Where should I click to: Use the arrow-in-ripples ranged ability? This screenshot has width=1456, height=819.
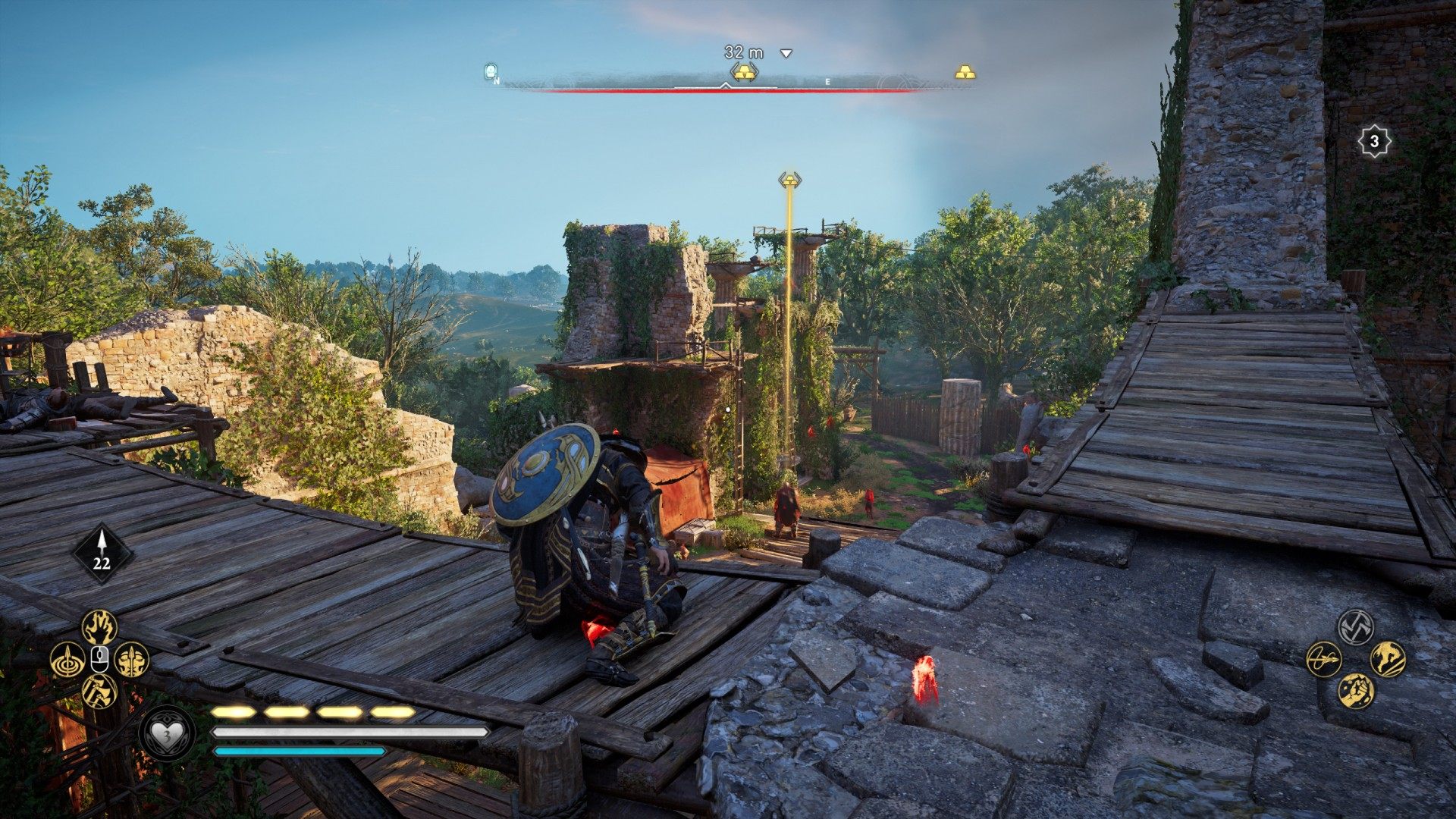click(x=67, y=660)
